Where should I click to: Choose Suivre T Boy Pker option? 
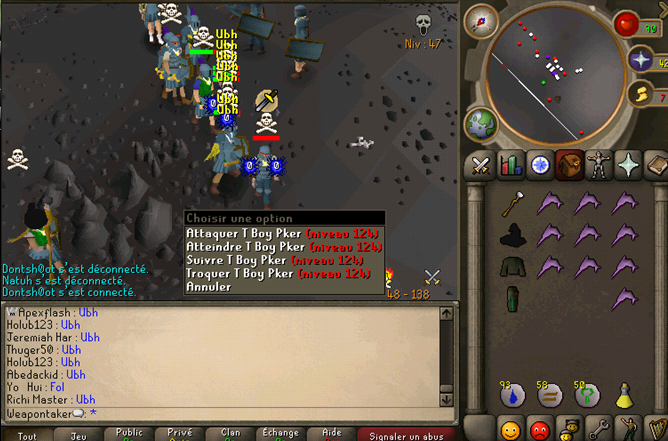(x=284, y=259)
